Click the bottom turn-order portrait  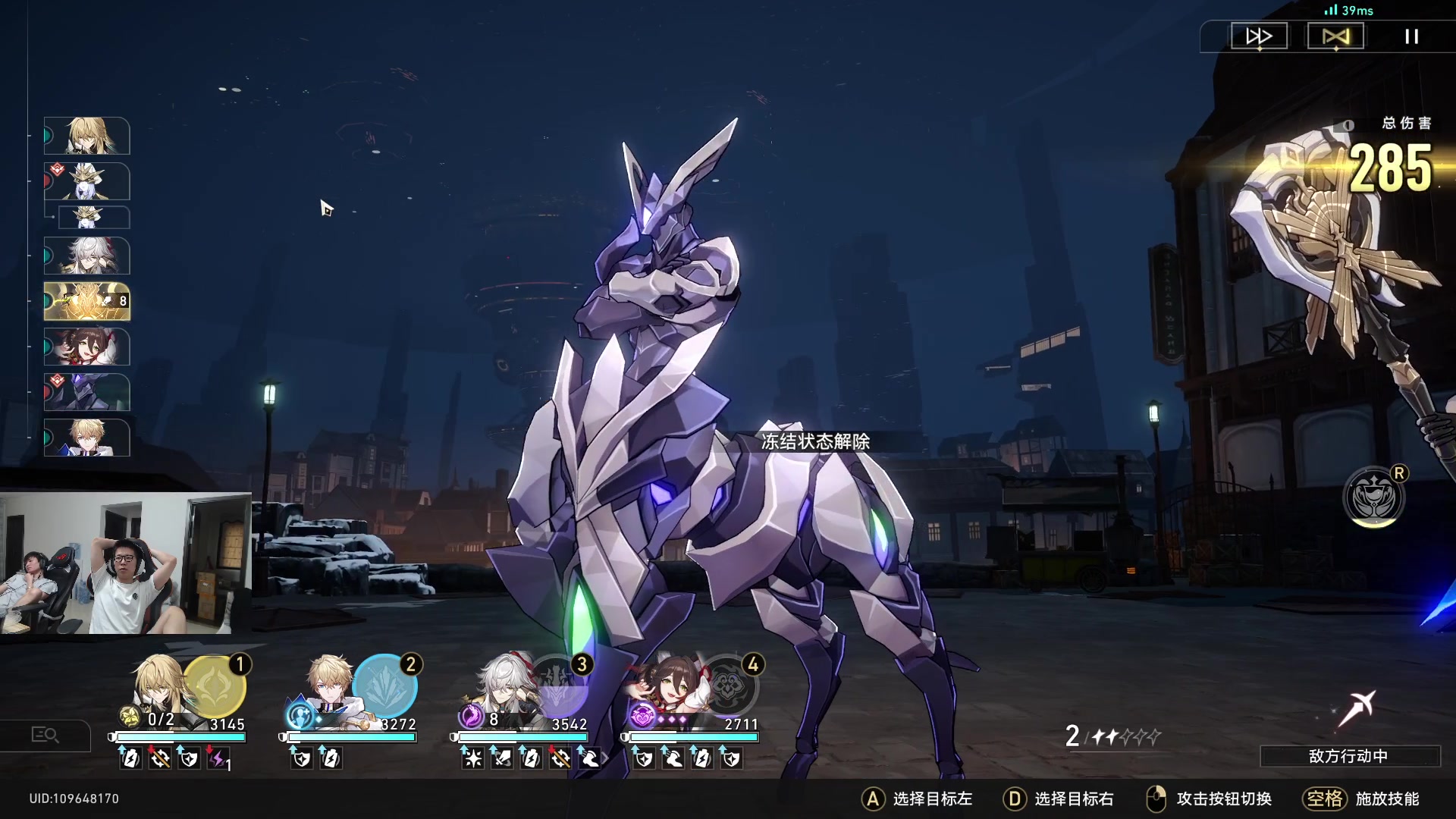tap(86, 438)
